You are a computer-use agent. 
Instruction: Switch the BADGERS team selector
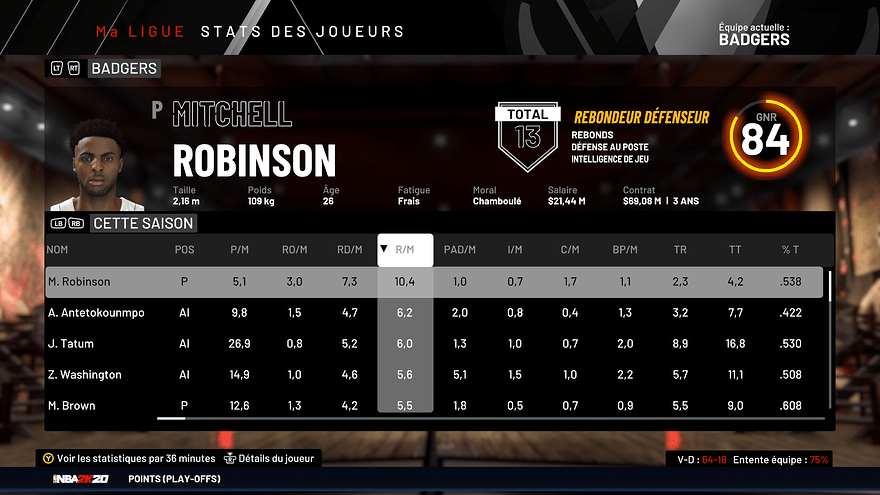[124, 69]
